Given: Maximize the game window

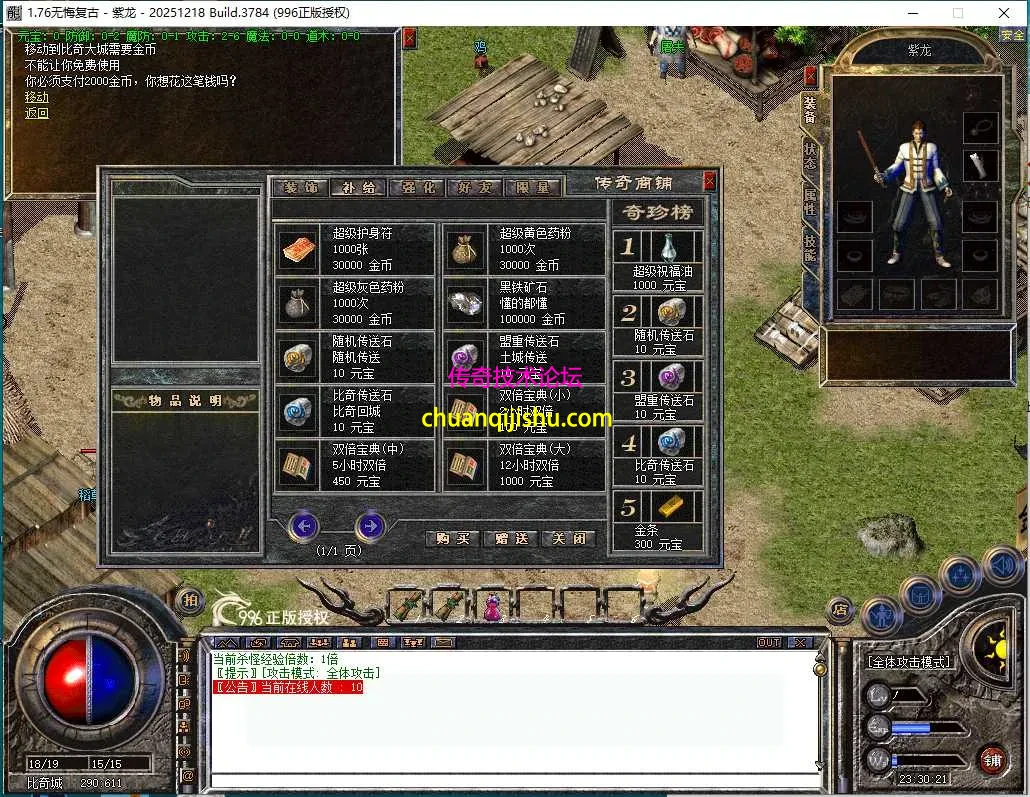Looking at the screenshot, I should click(957, 12).
